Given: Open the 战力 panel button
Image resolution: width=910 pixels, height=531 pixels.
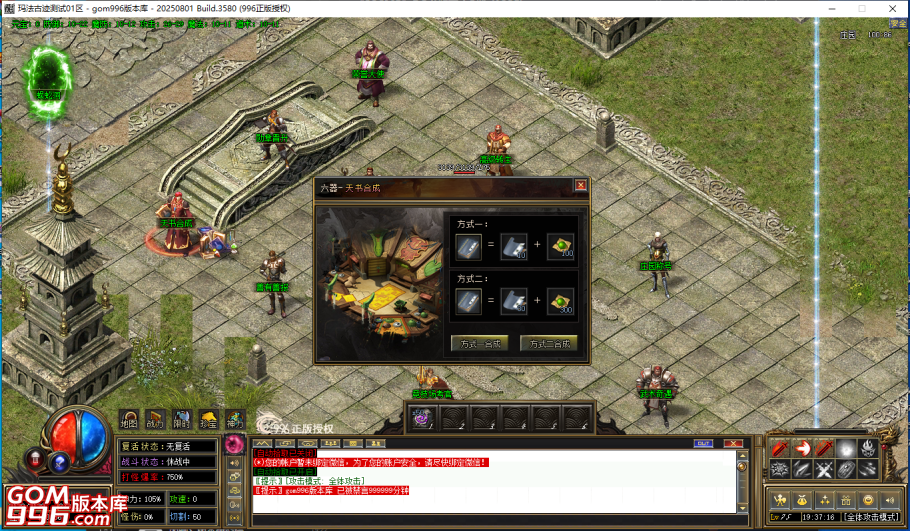Looking at the screenshot, I should point(155,420).
